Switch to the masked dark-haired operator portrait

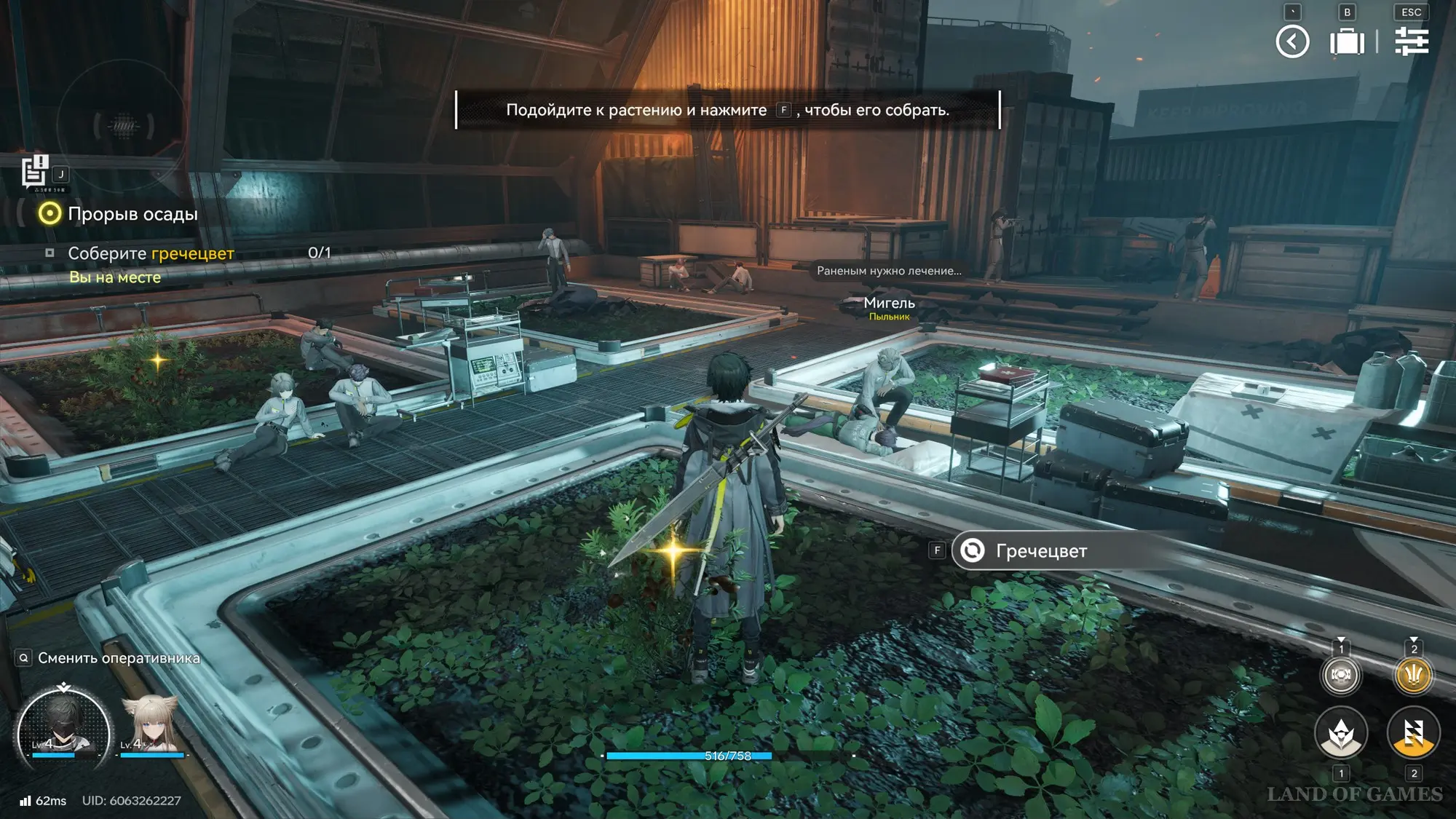pyautogui.click(x=63, y=728)
